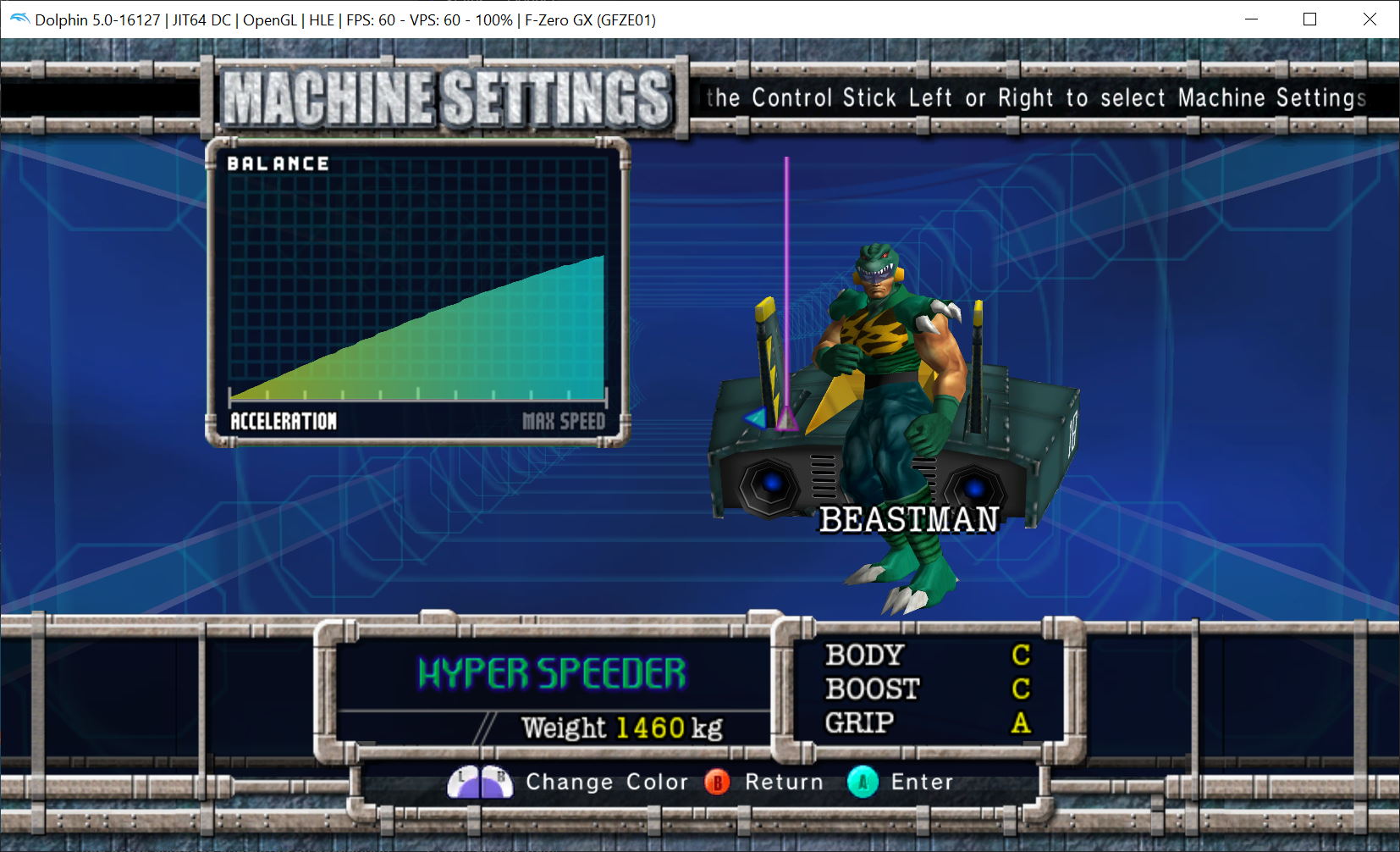Screen dimensions: 1400x852
Task: Click the purple balance setting marker
Action: pyautogui.click(x=787, y=418)
